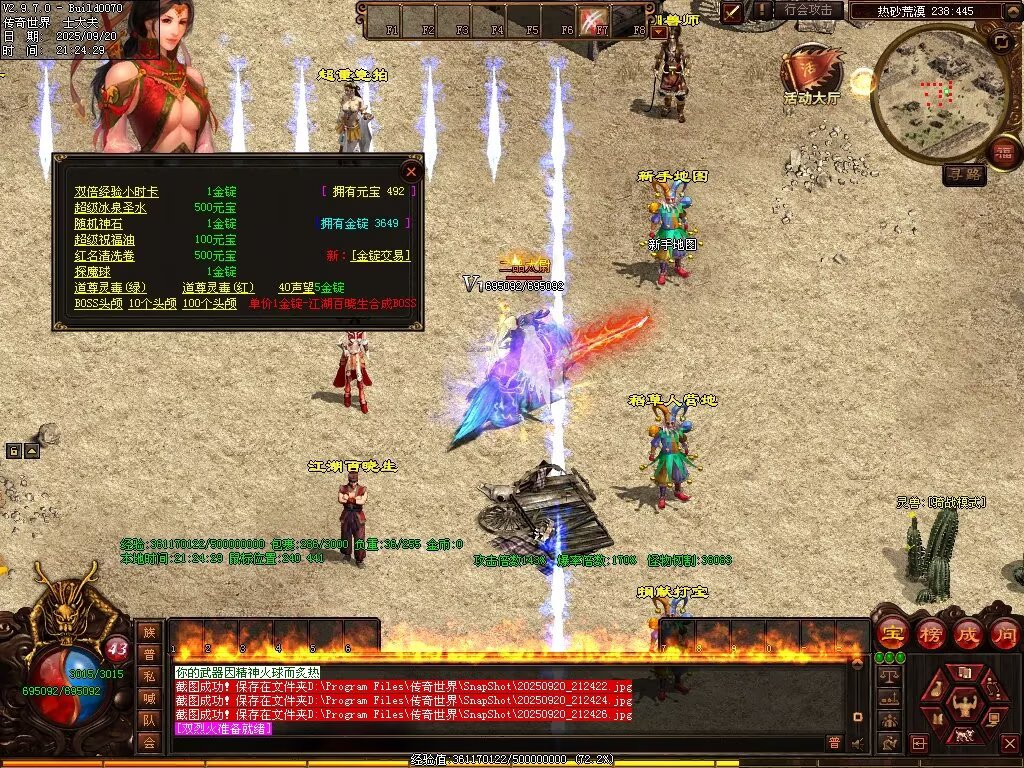
Task: Click the 寻路 pathfinding button
Action: 964,175
